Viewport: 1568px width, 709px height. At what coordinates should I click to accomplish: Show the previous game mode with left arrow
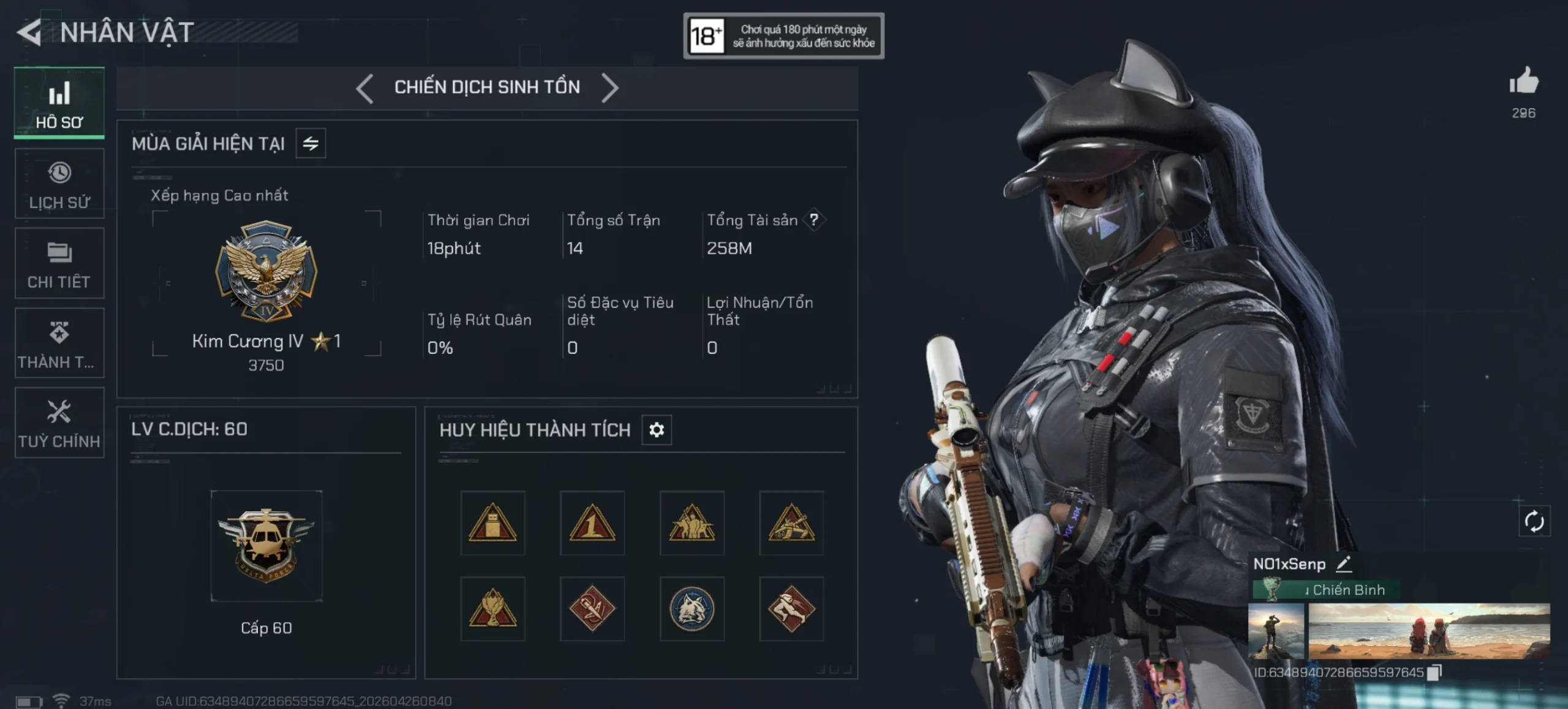click(365, 88)
